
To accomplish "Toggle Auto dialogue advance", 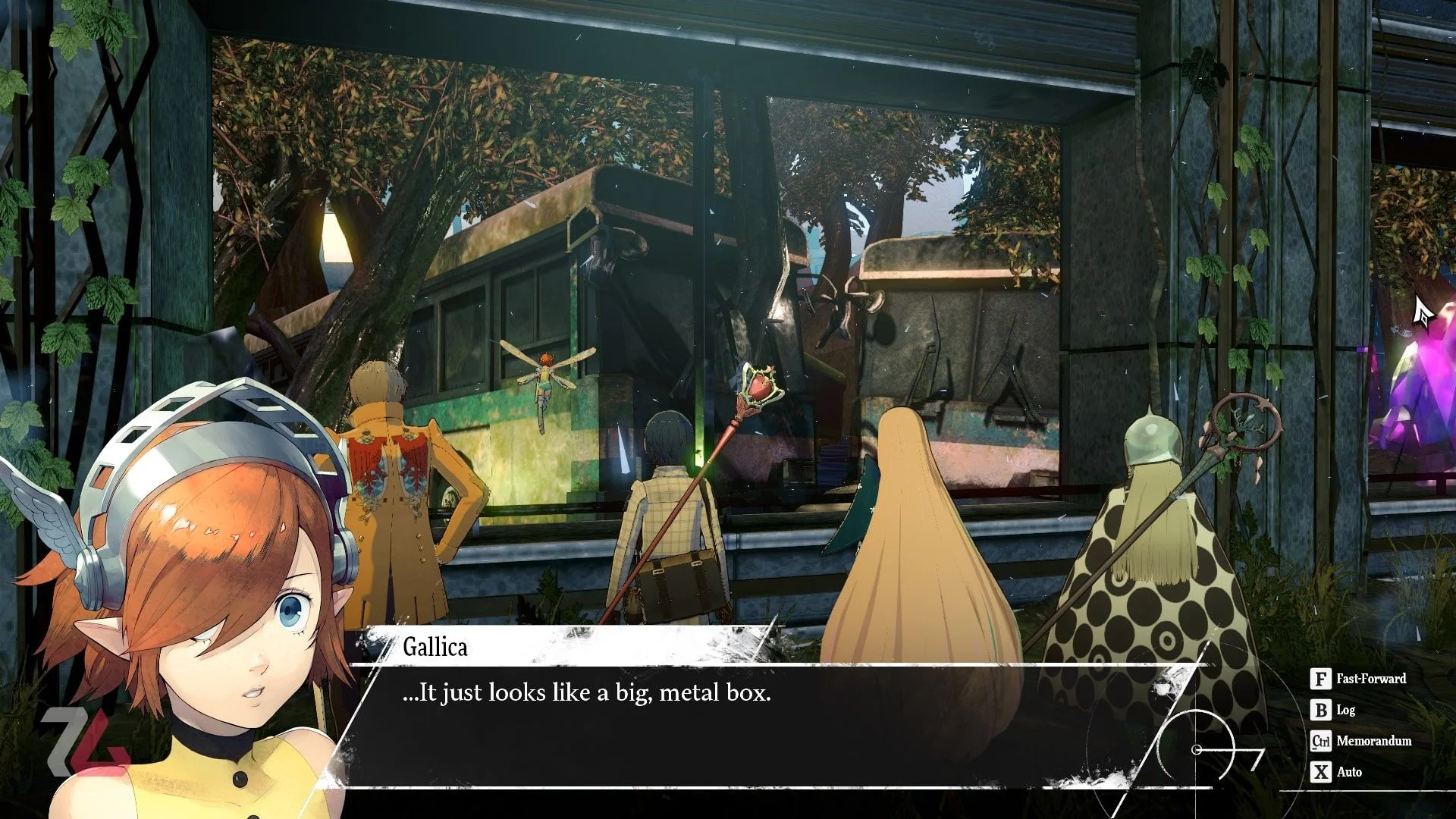I will point(1337,772).
